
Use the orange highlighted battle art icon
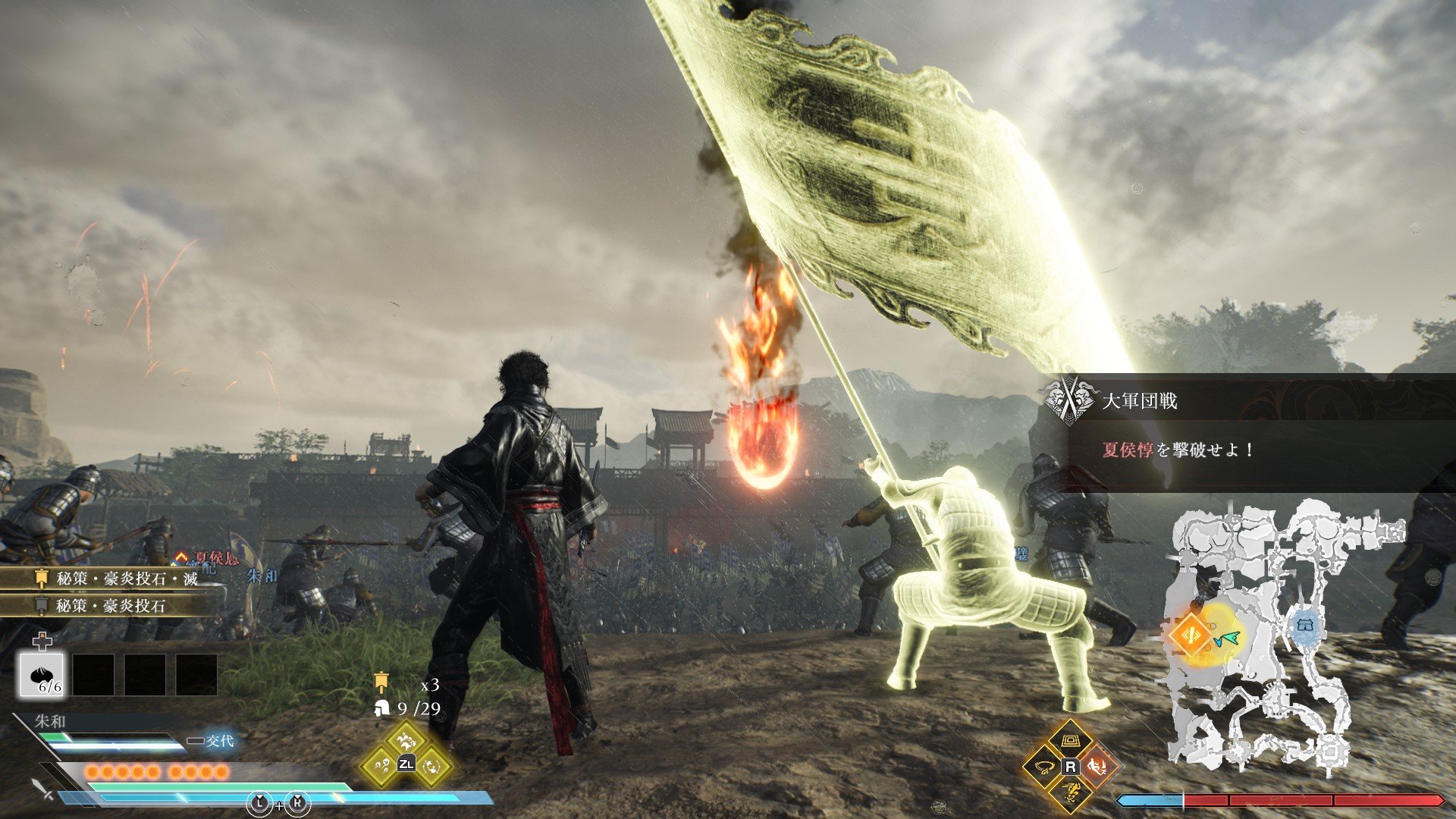coord(1096,767)
